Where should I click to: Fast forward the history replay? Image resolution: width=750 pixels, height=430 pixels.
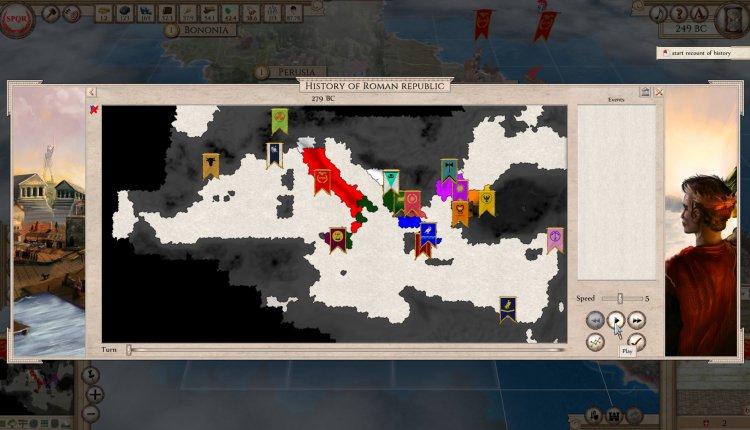637,321
